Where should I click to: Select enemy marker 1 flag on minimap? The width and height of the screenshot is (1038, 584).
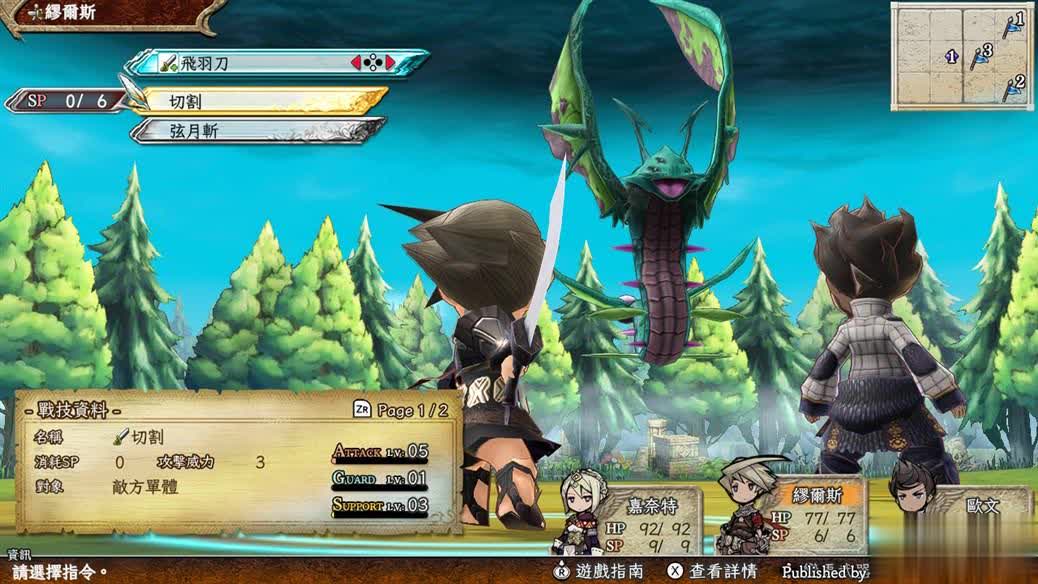[x=1014, y=24]
